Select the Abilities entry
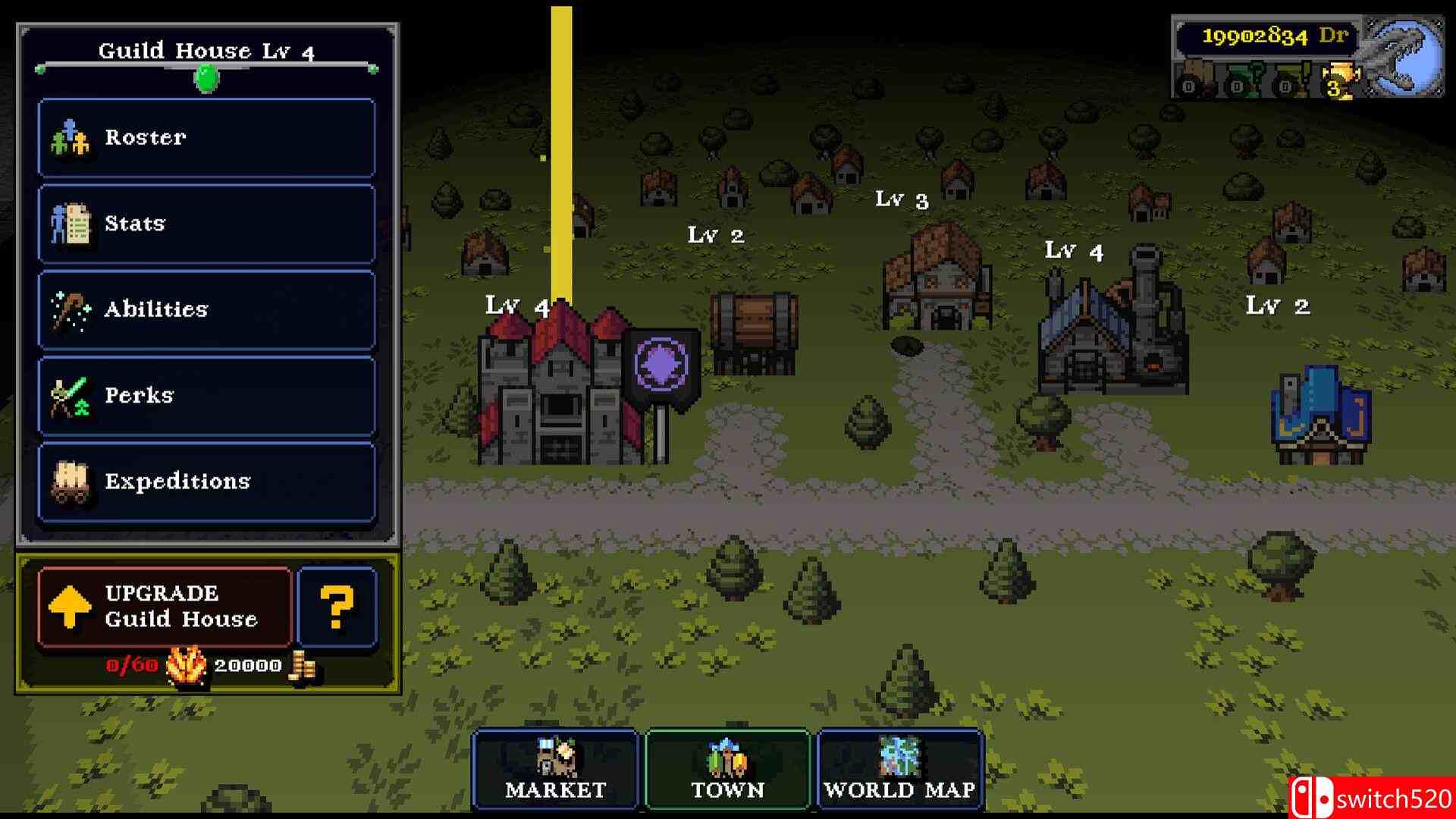Screen dimensions: 1456x819 point(206,309)
